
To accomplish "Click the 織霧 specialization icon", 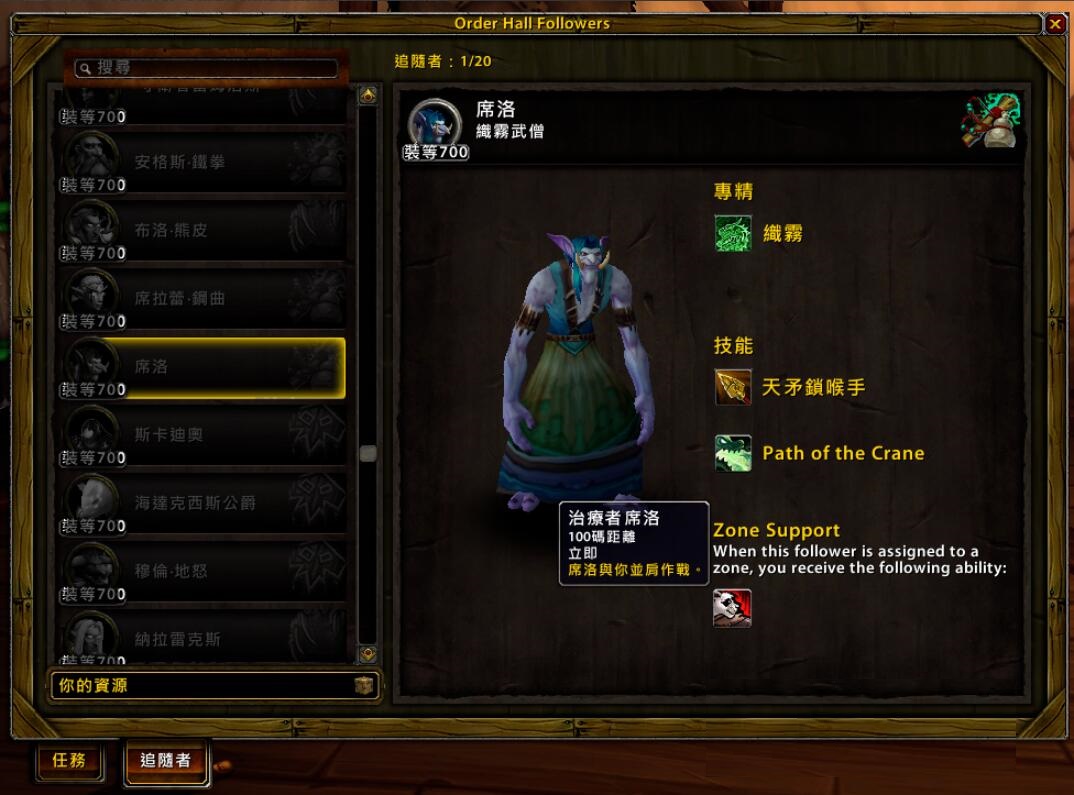I will click(x=733, y=234).
